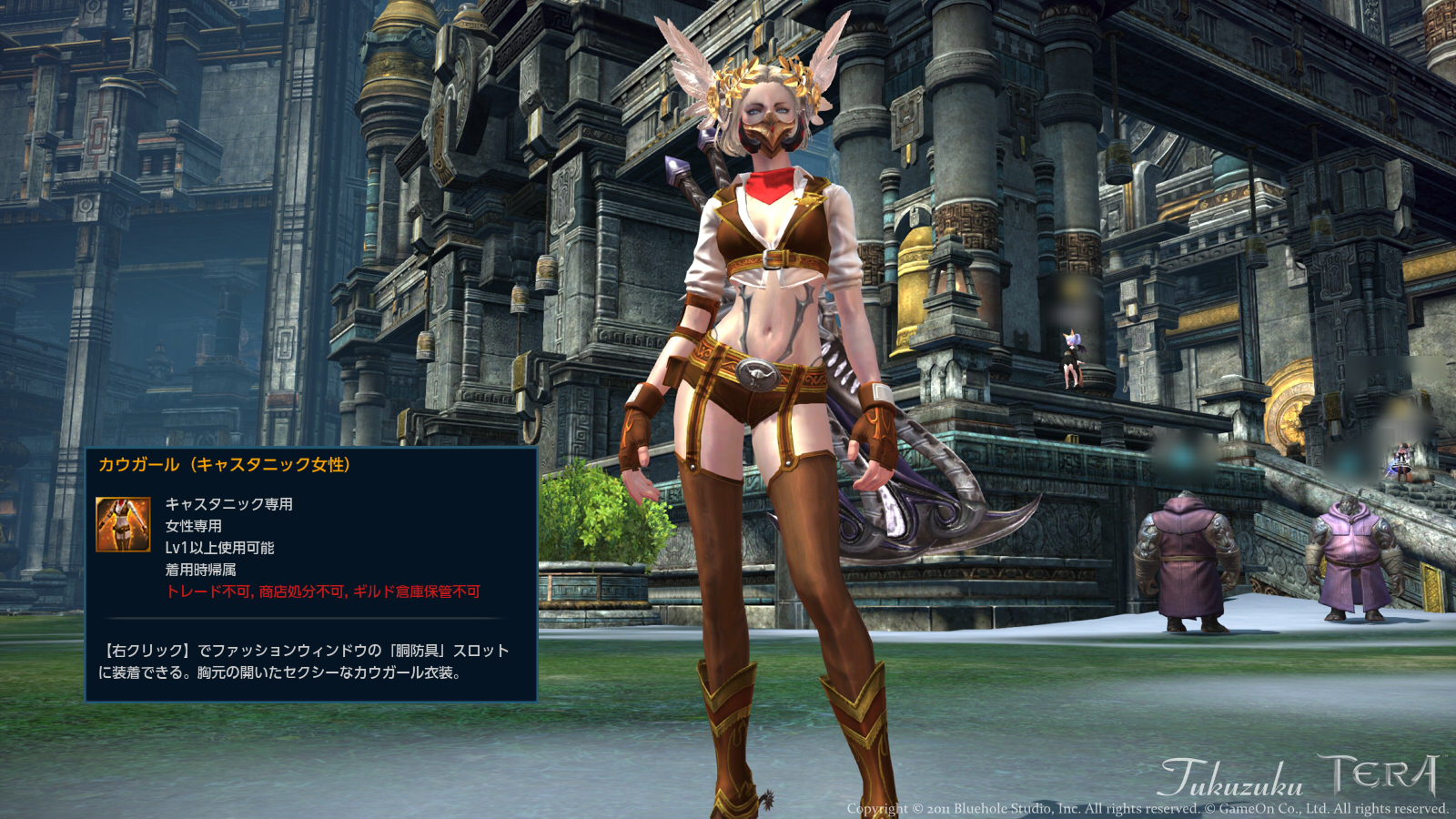Viewport: 1456px width, 819px height.
Task: Select the カウガール（キャスタニック女性）tooltip title
Action: (x=226, y=463)
